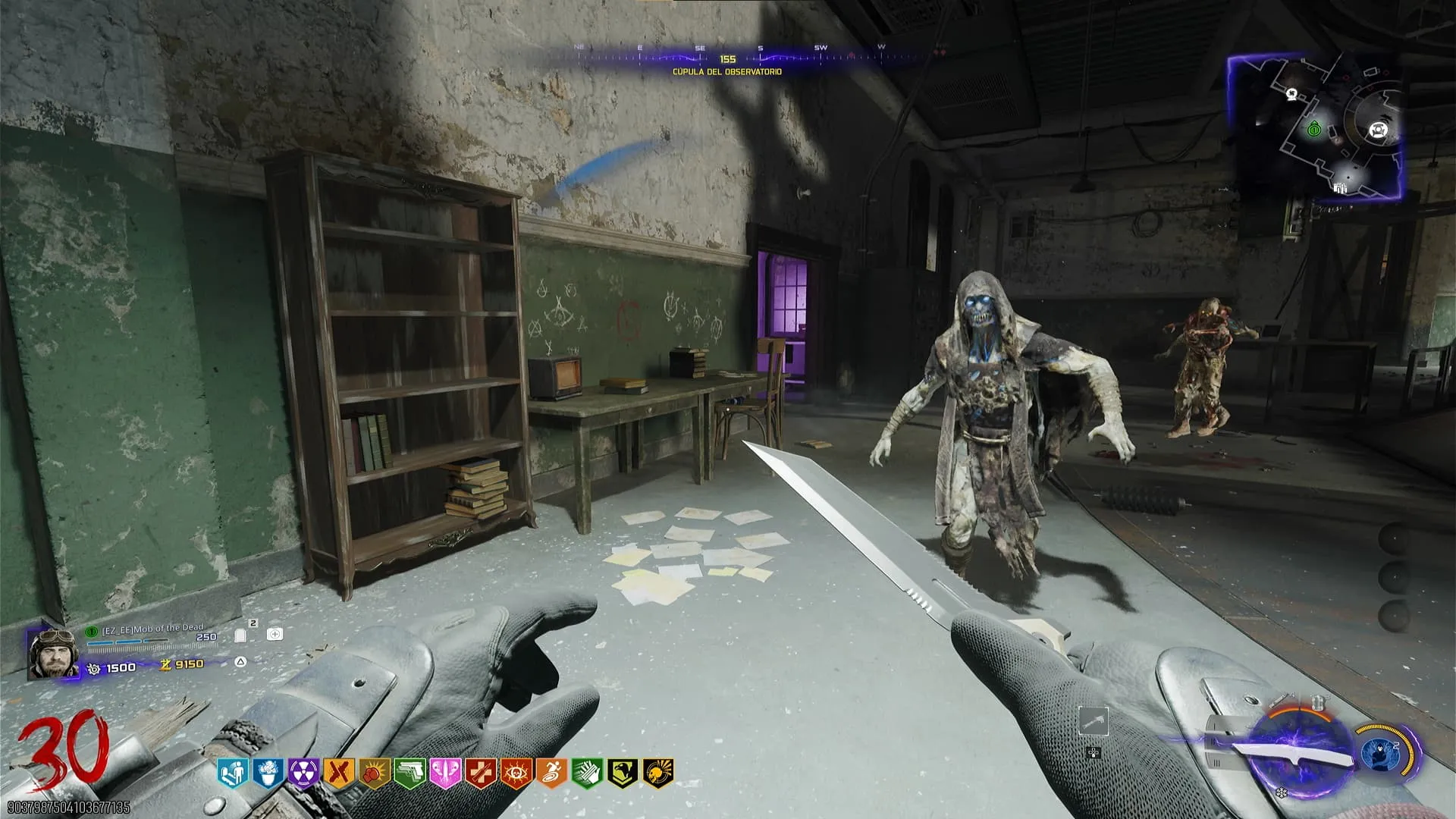
Task: Click the minimap in the corner
Action: pos(1315,127)
